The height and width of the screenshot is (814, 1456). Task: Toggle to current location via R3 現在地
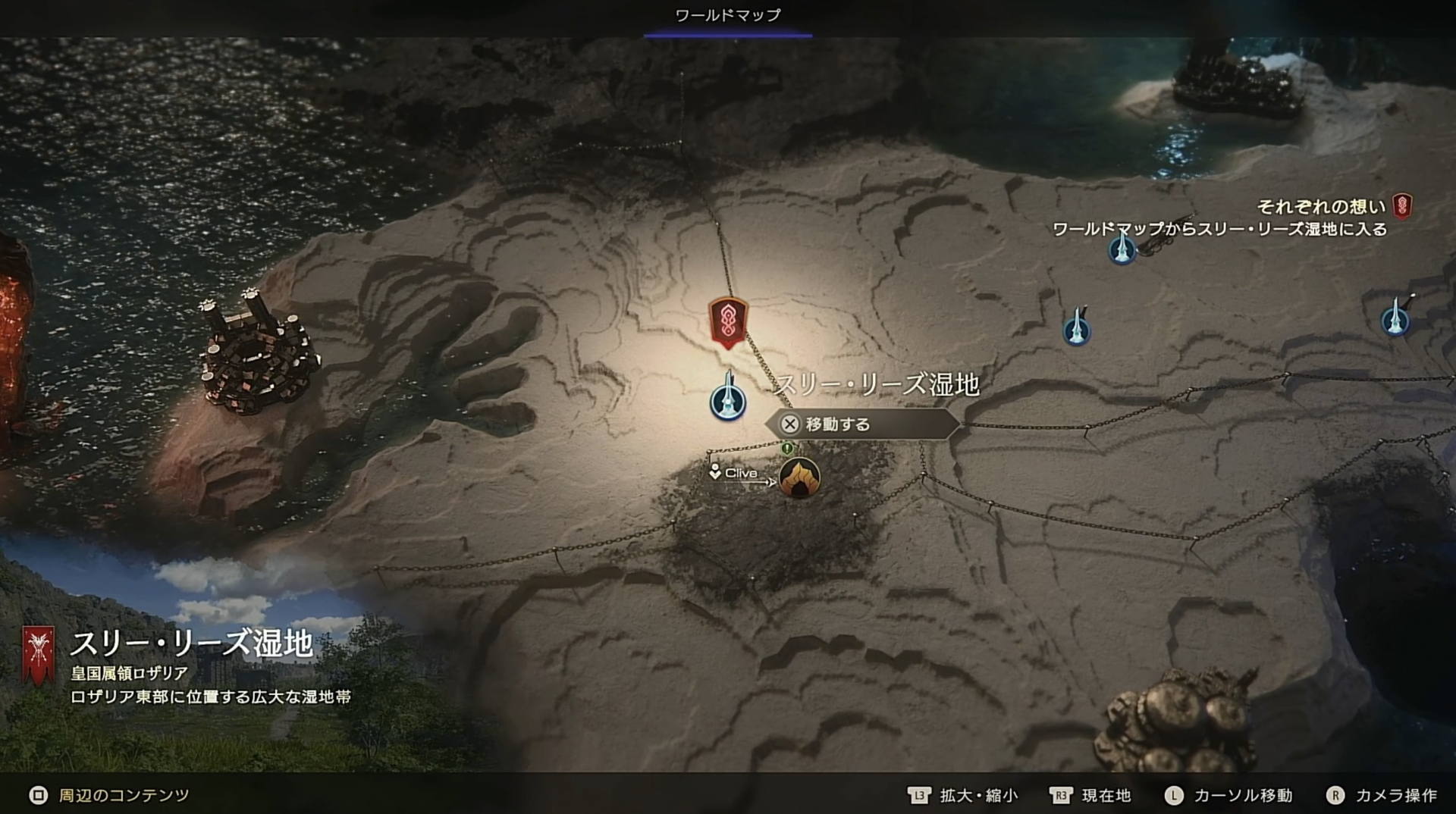1084,796
